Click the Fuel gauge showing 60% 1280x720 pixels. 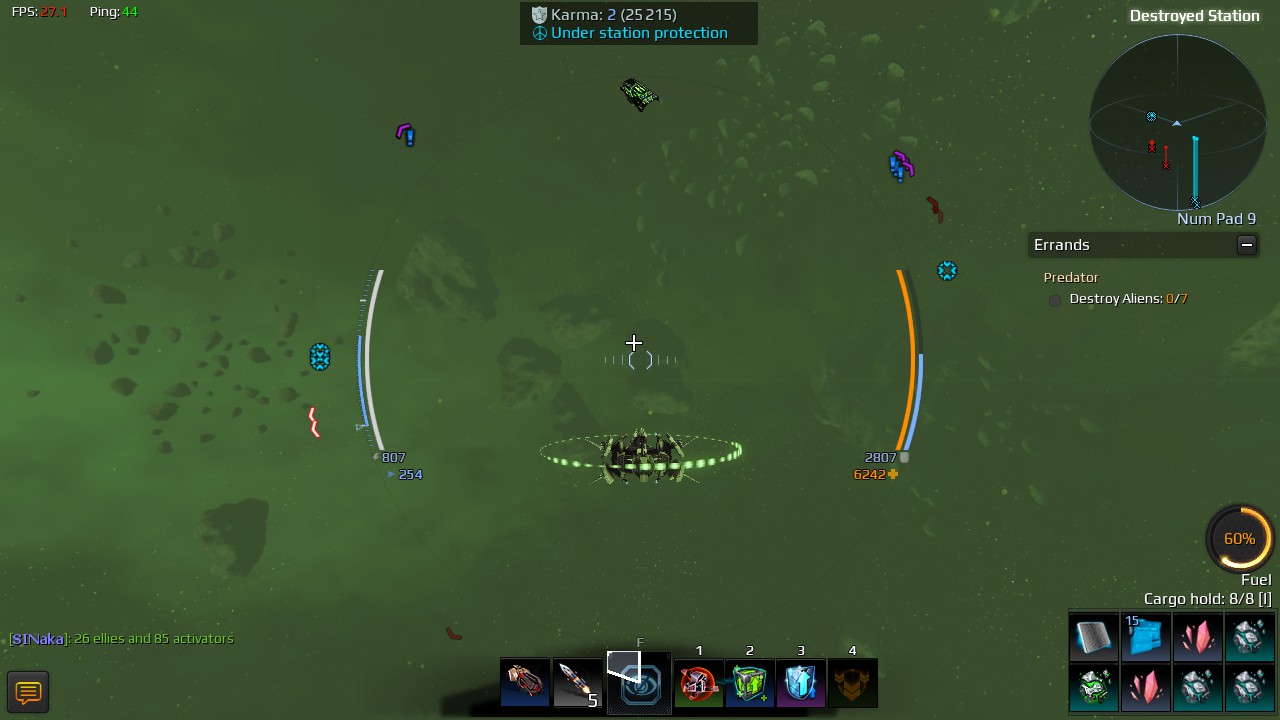[x=1239, y=539]
